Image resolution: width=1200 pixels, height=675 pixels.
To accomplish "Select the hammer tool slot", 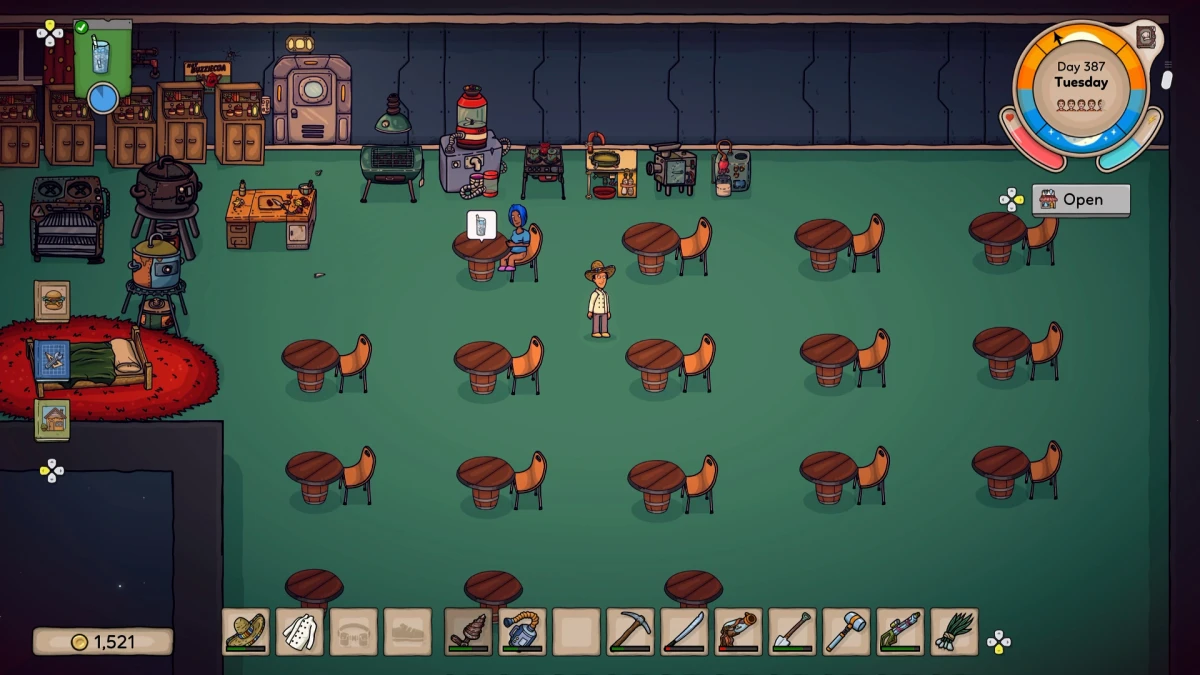I will pos(846,632).
